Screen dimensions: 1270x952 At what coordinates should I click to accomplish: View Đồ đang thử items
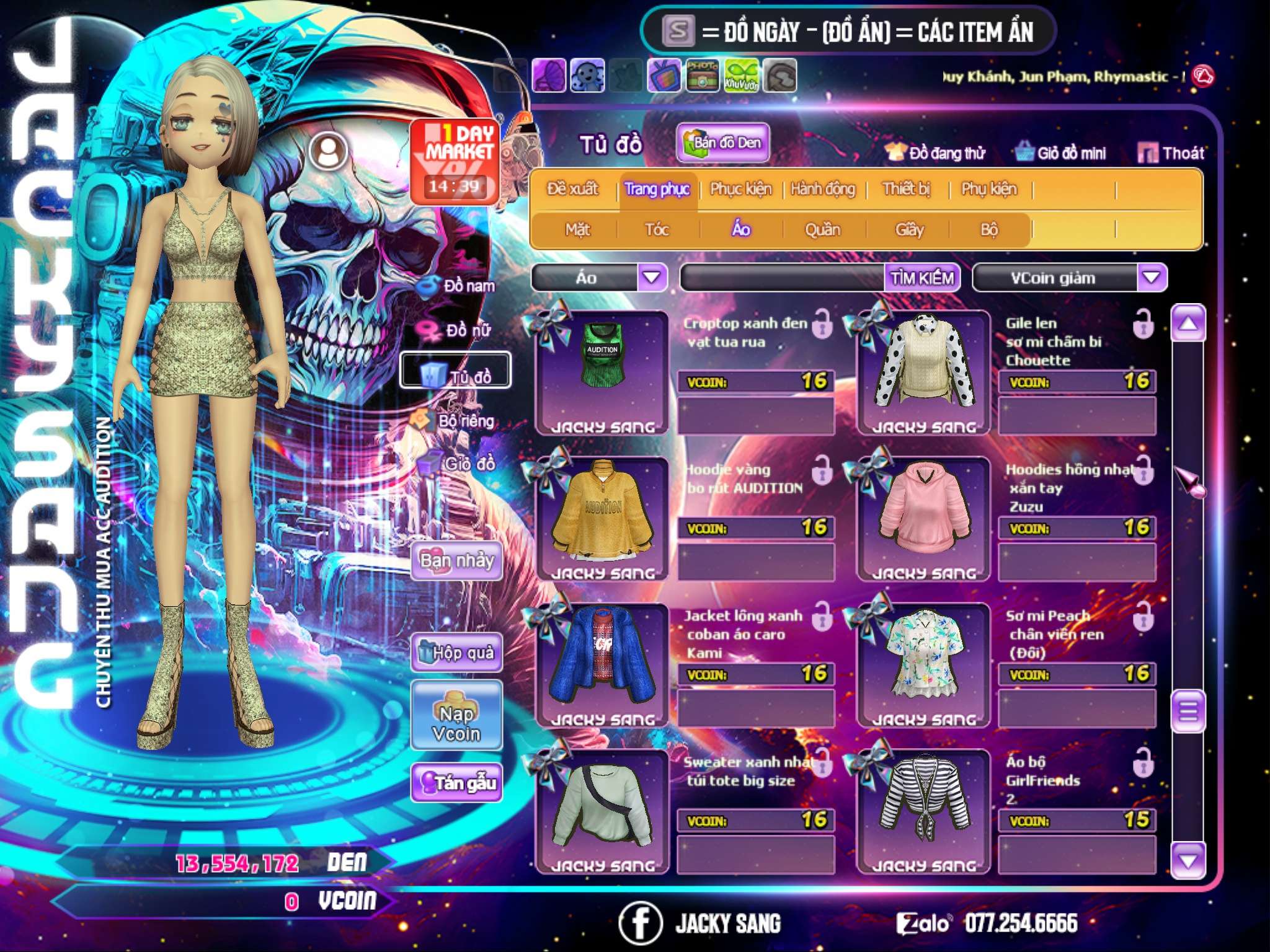click(x=935, y=152)
